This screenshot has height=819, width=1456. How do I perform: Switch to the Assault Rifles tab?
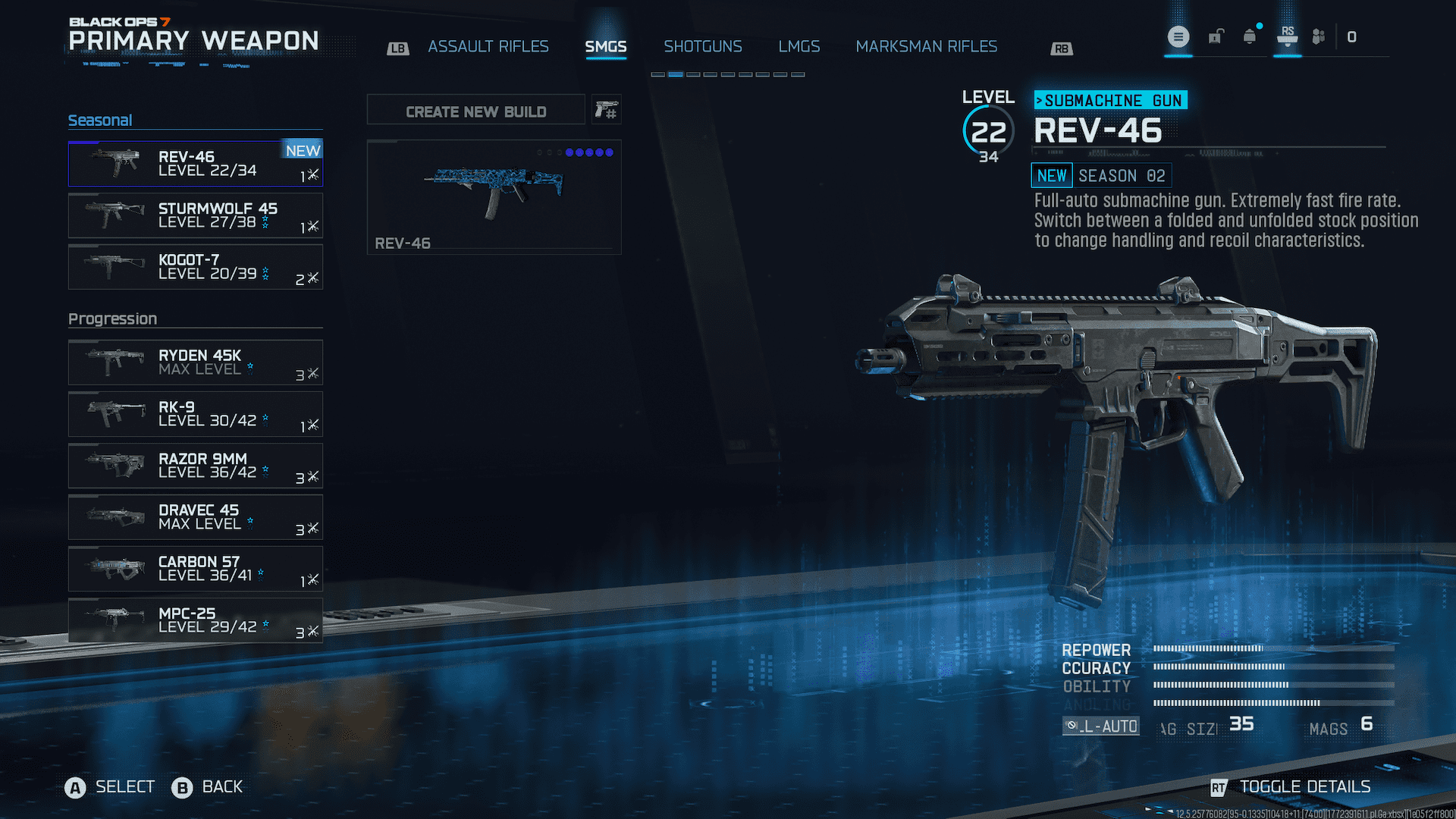(488, 47)
